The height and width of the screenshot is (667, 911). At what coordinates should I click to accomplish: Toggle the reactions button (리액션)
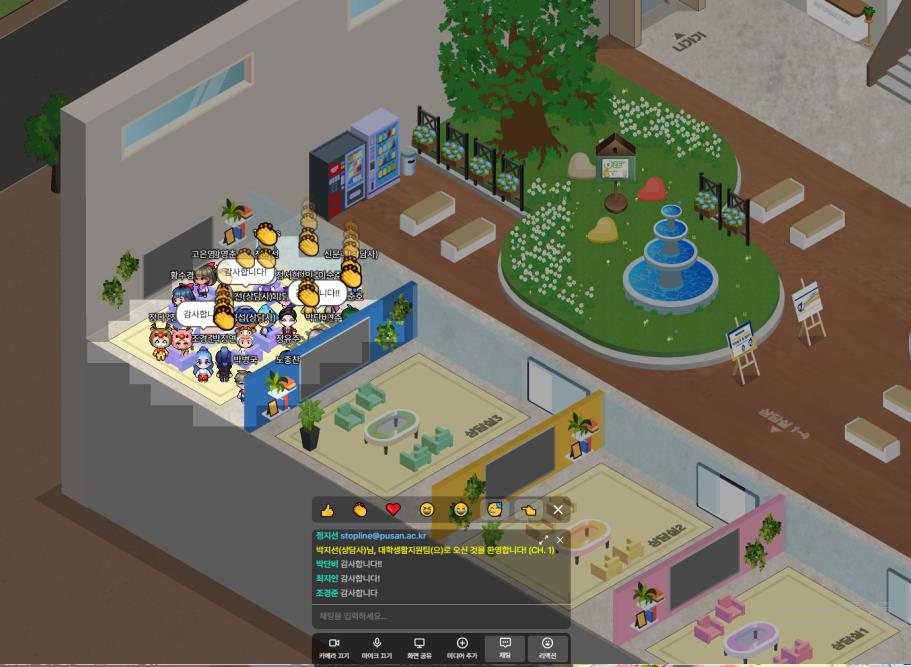pyautogui.click(x=547, y=647)
